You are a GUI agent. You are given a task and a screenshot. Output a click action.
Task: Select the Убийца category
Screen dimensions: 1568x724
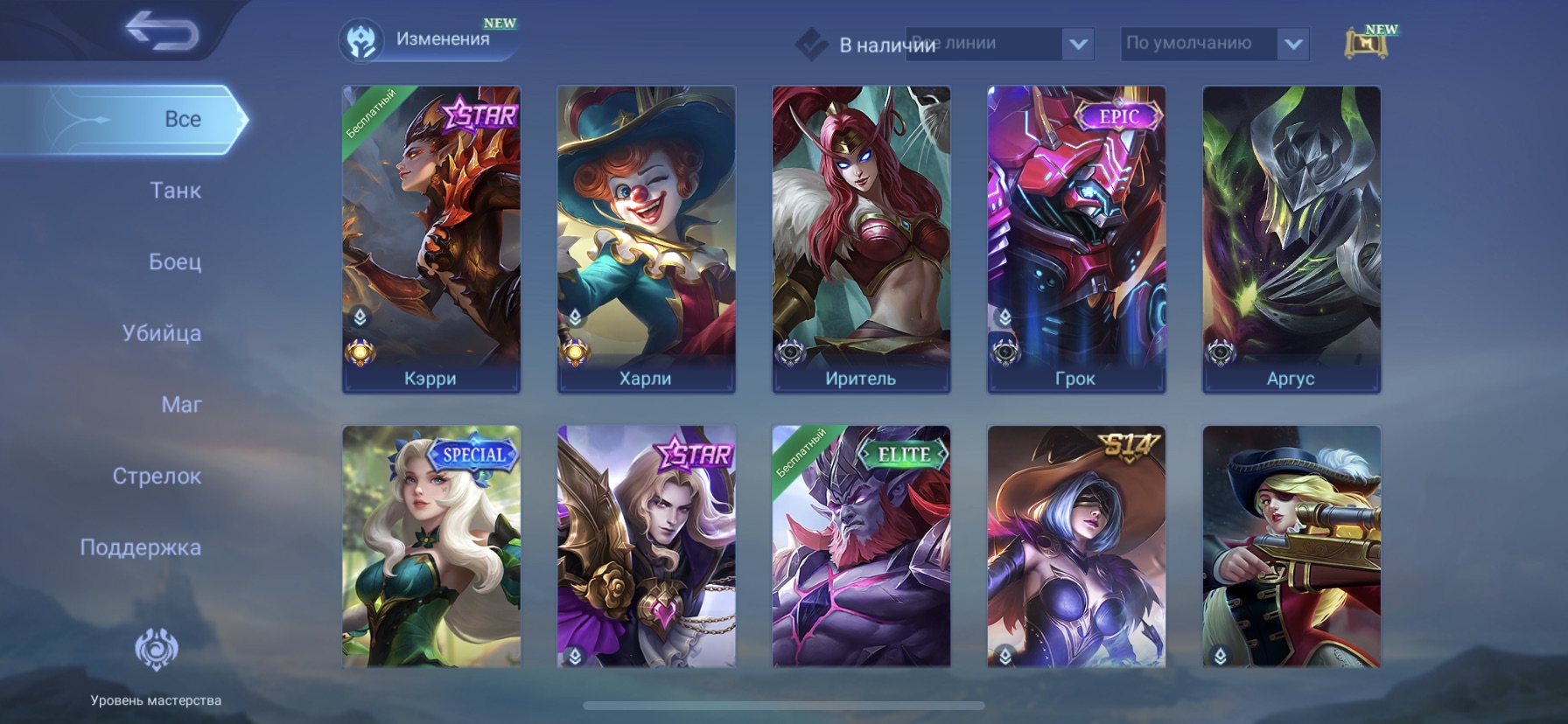point(162,333)
